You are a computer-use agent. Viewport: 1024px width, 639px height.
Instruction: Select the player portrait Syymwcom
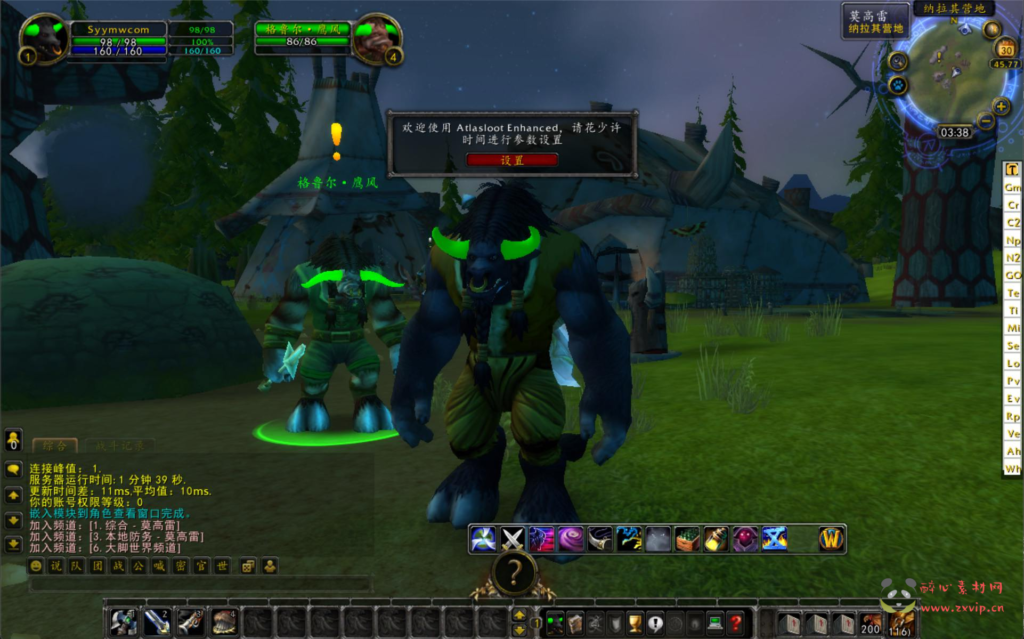[44, 37]
